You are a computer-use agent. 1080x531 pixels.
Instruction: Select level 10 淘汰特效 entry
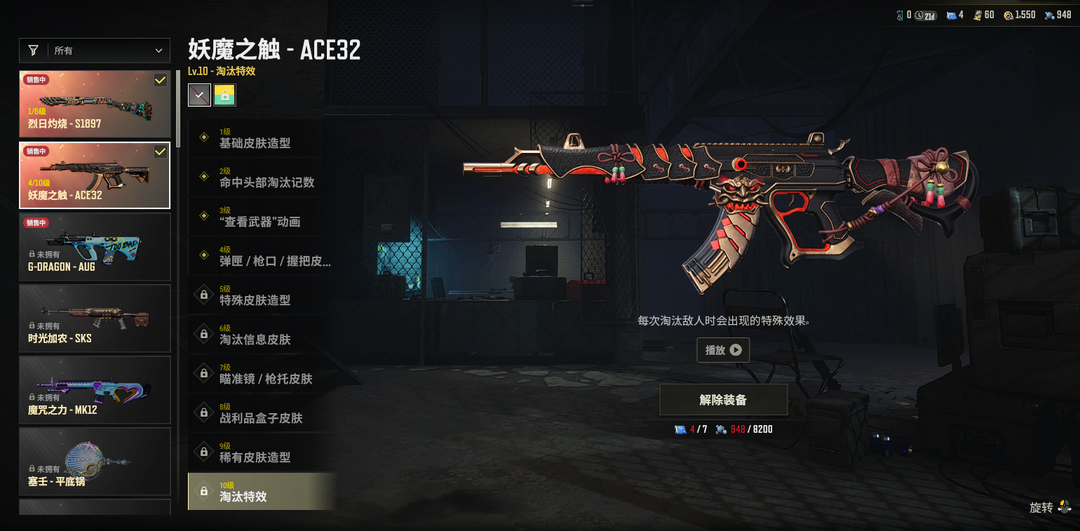[x=261, y=491]
